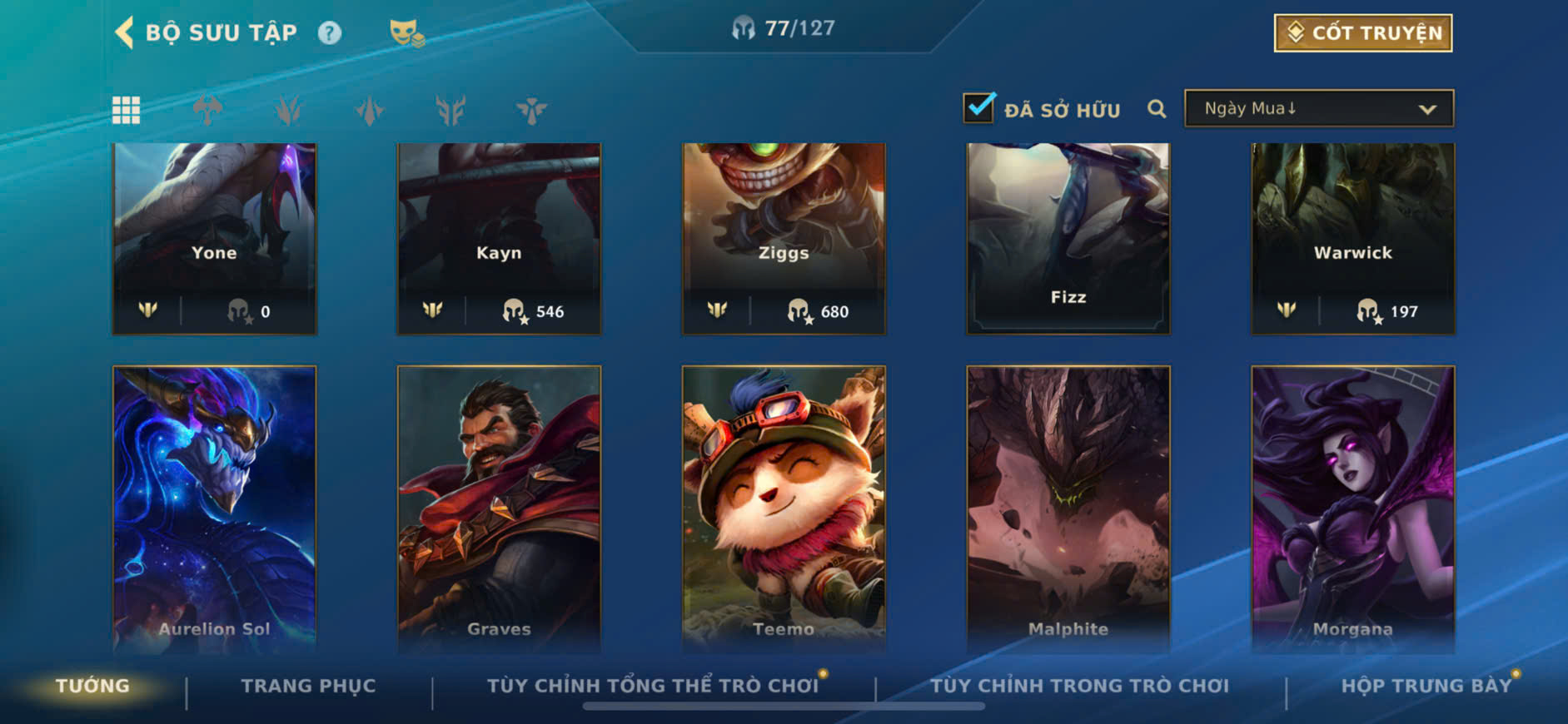
Task: Pick the Aurelion Sol champion card
Action: (x=215, y=508)
